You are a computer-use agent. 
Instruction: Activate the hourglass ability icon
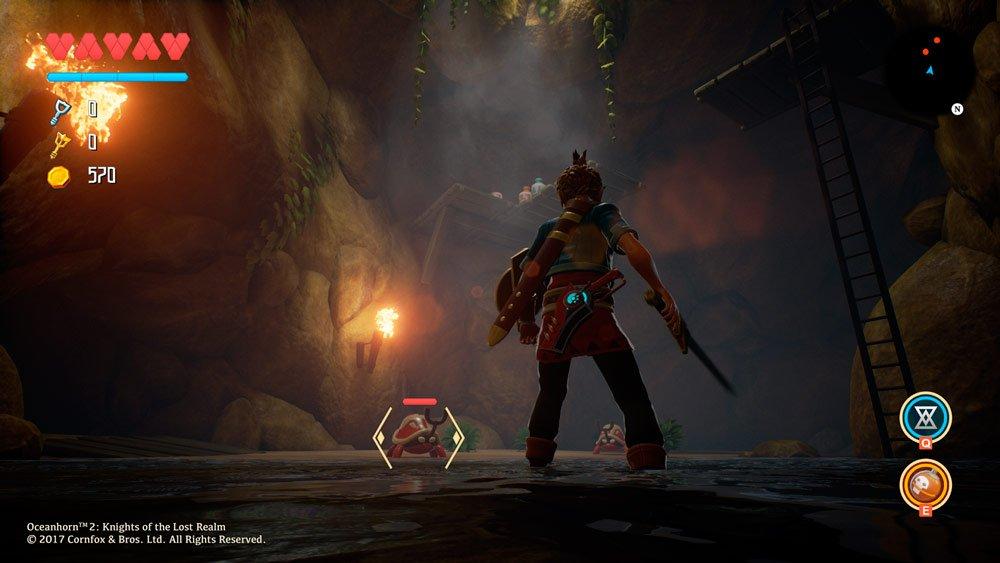(x=925, y=415)
